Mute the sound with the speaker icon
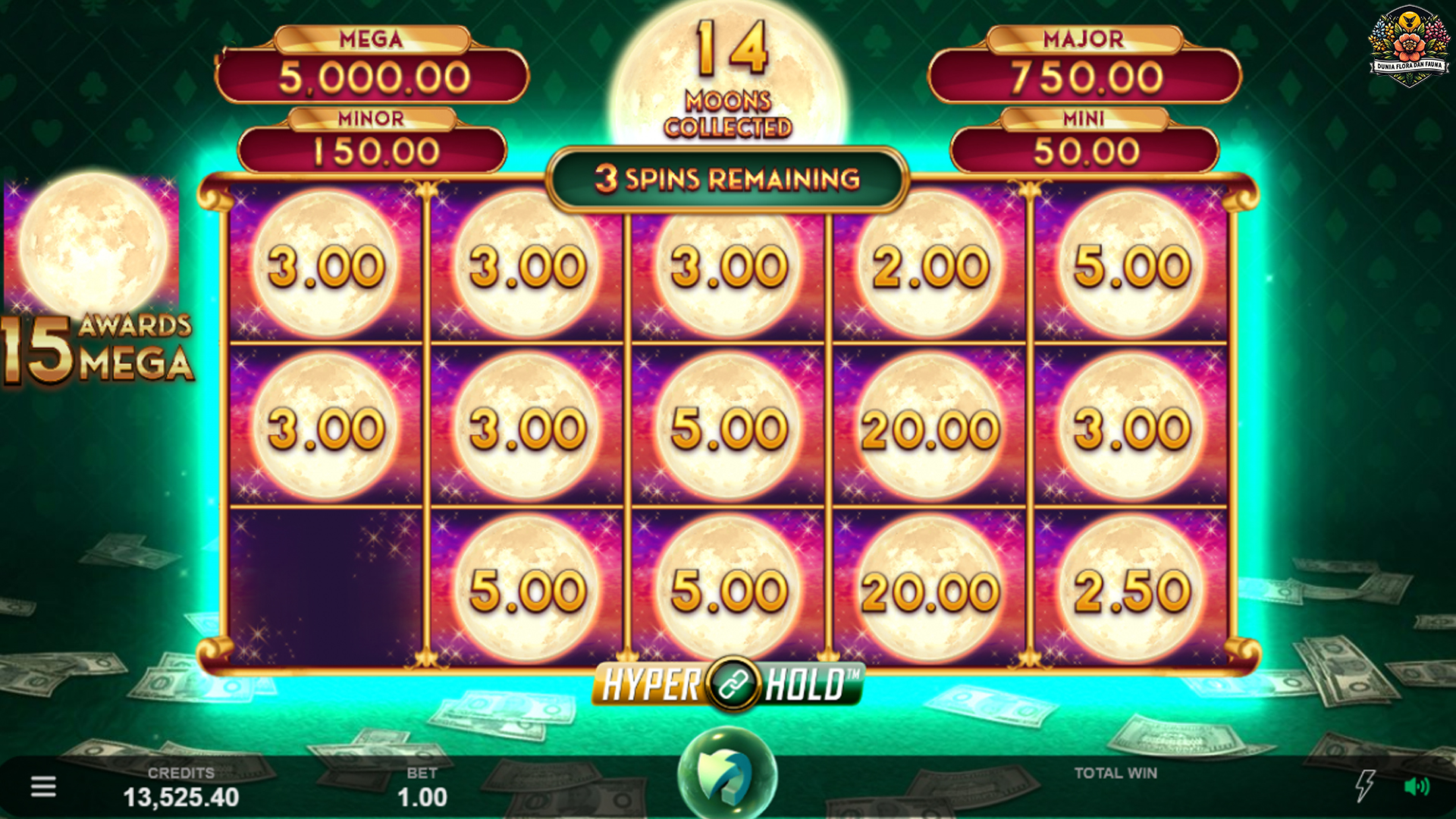 click(1416, 786)
